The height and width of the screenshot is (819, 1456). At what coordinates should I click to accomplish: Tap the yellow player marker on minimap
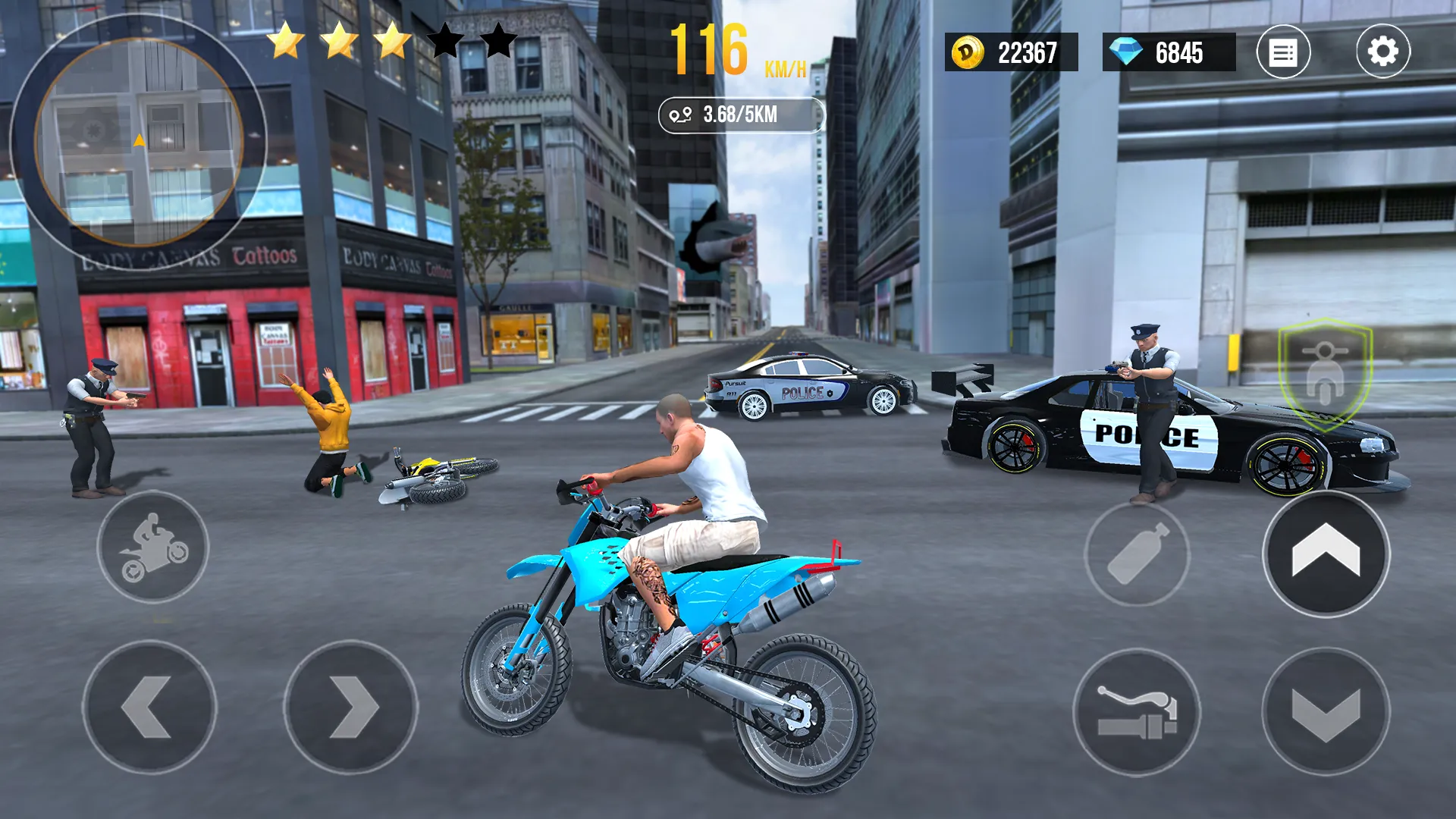point(140,140)
